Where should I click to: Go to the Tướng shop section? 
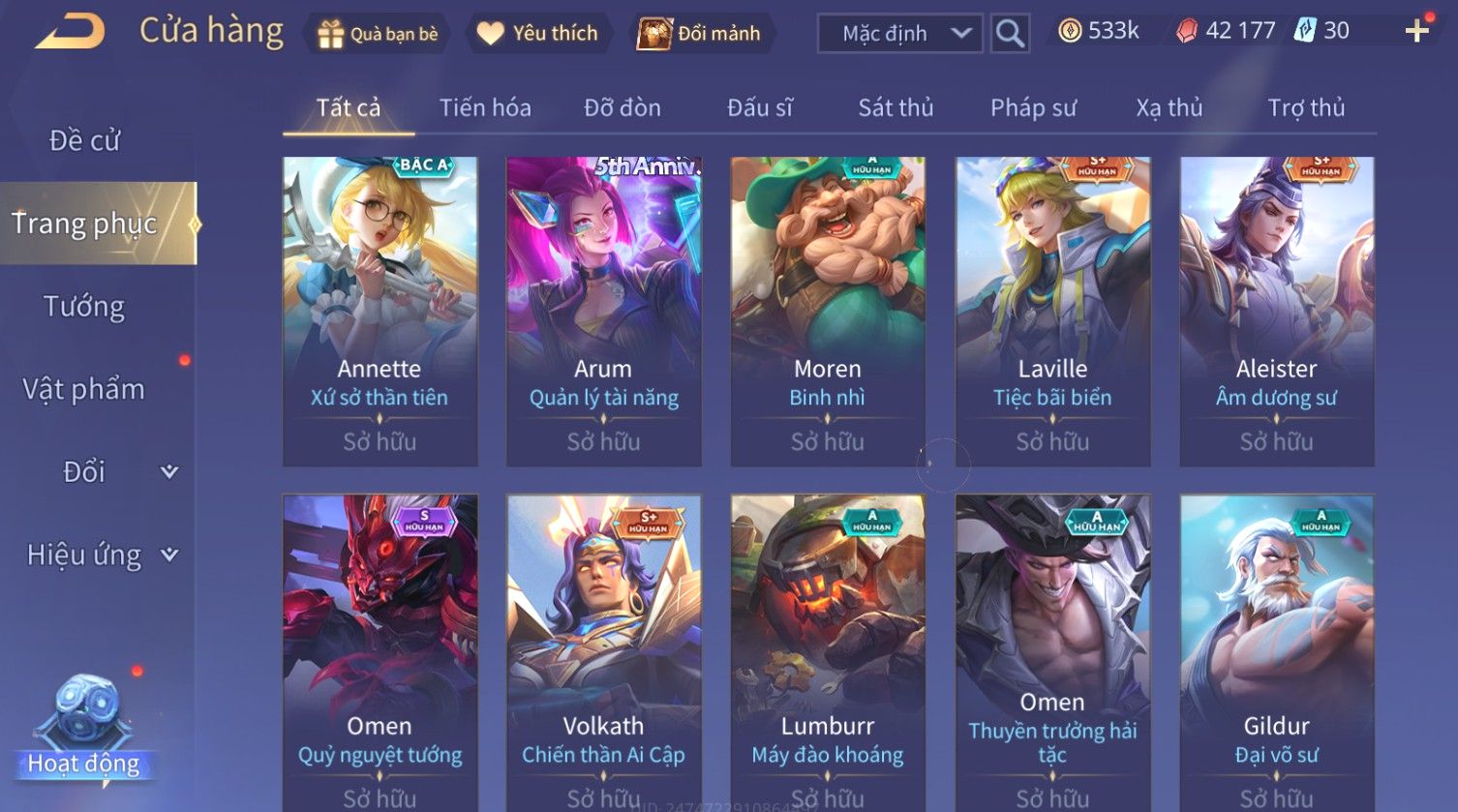(84, 307)
